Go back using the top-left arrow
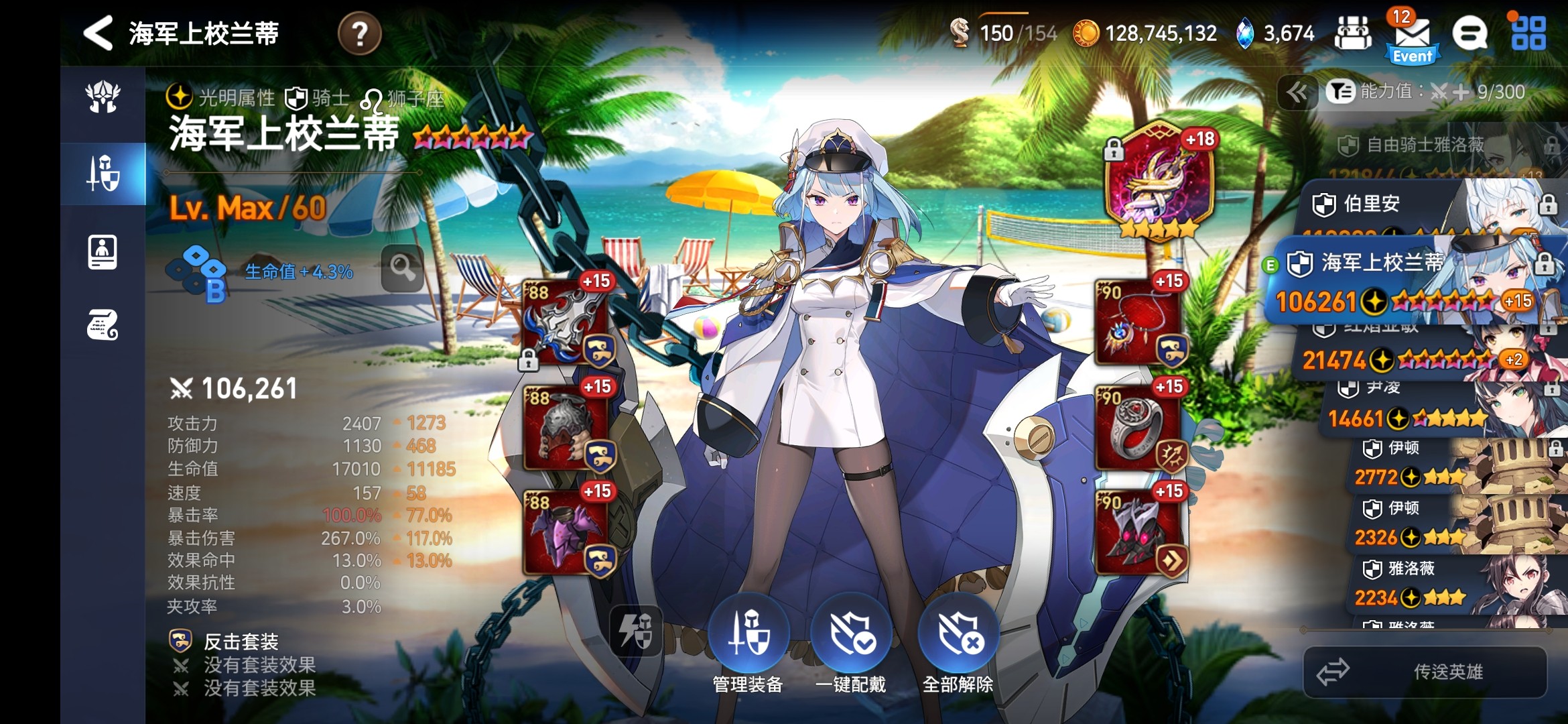1568x724 pixels. 99,33
